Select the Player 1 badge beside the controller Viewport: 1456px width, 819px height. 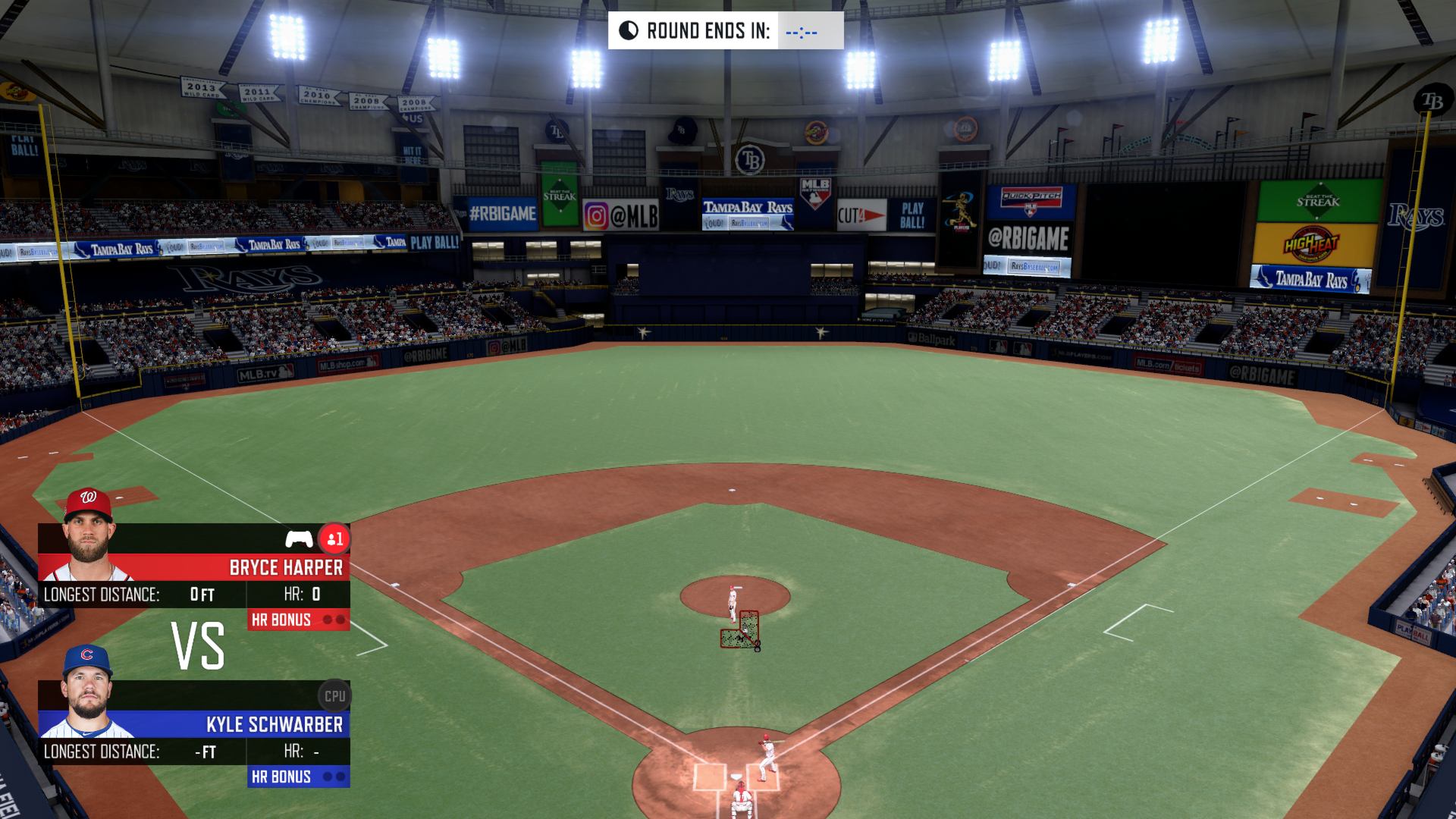336,538
